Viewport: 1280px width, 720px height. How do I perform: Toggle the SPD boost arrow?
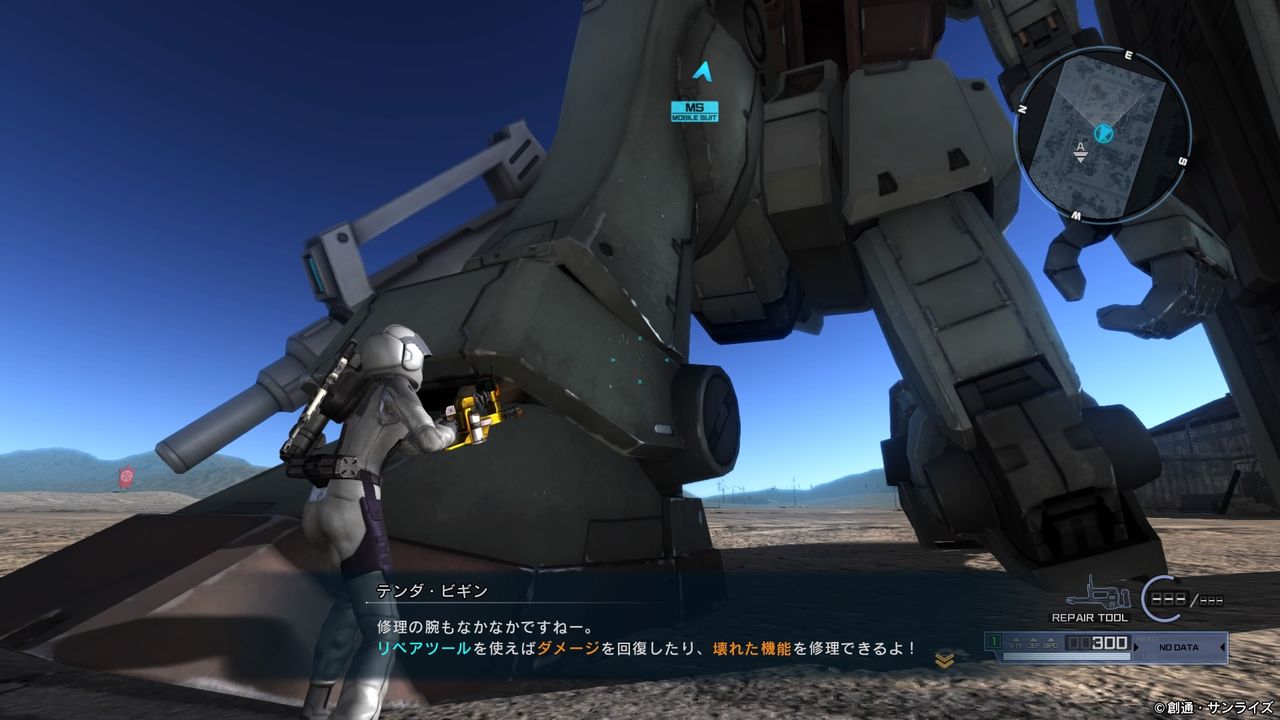[1050, 641]
